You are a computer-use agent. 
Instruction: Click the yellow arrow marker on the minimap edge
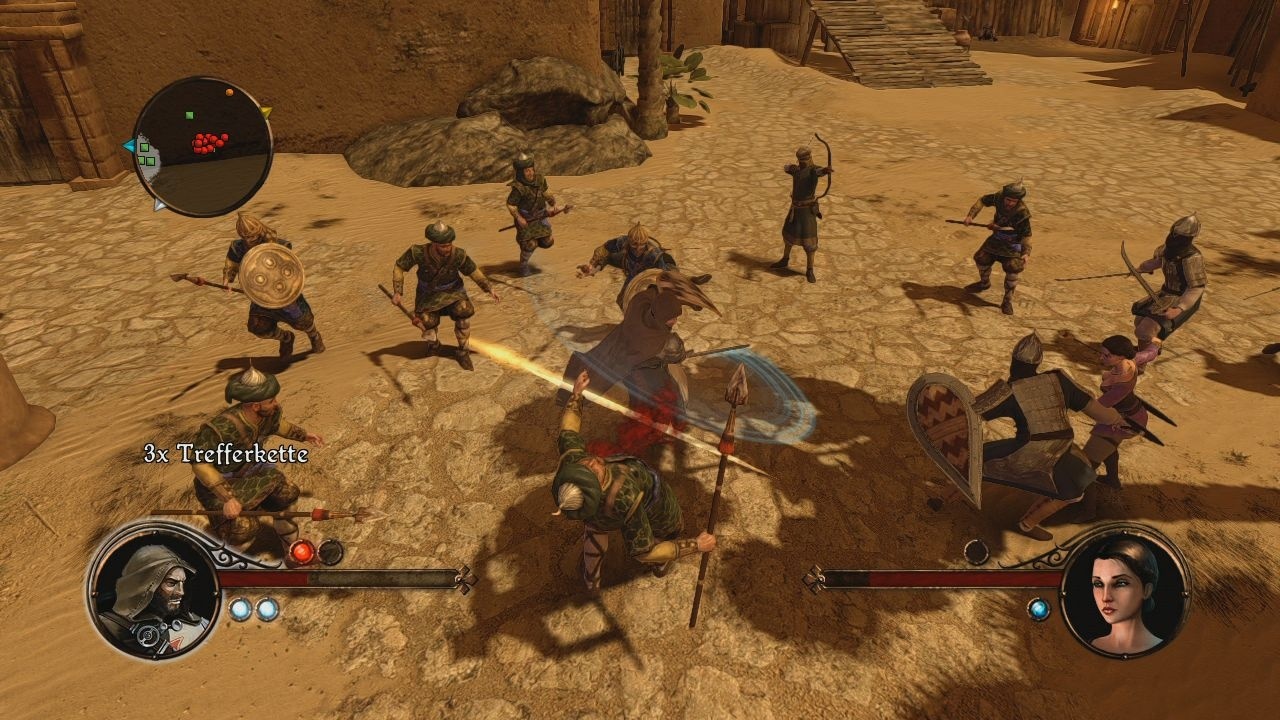pyautogui.click(x=266, y=112)
